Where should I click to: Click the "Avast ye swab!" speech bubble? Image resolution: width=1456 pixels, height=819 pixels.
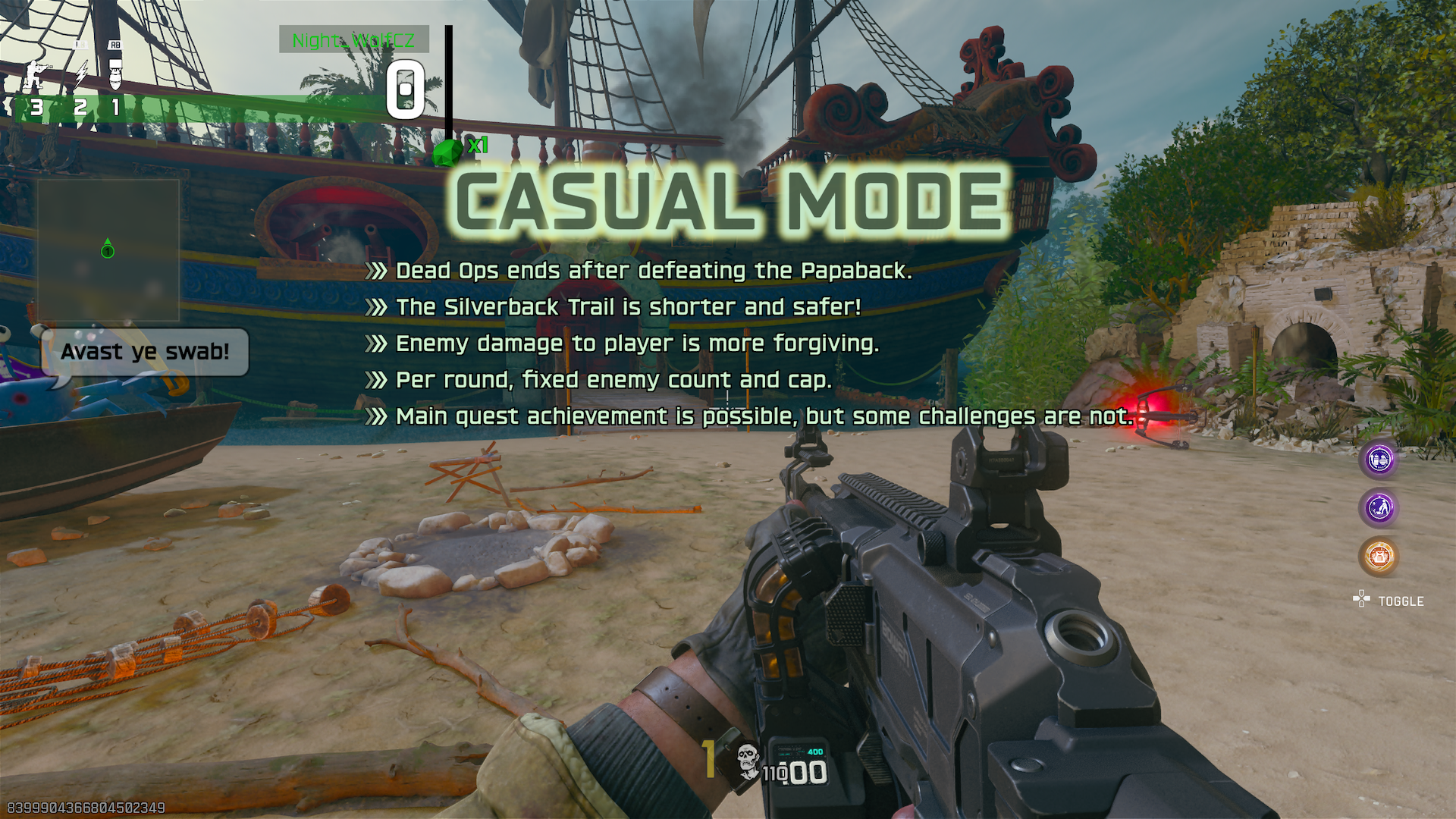point(145,352)
